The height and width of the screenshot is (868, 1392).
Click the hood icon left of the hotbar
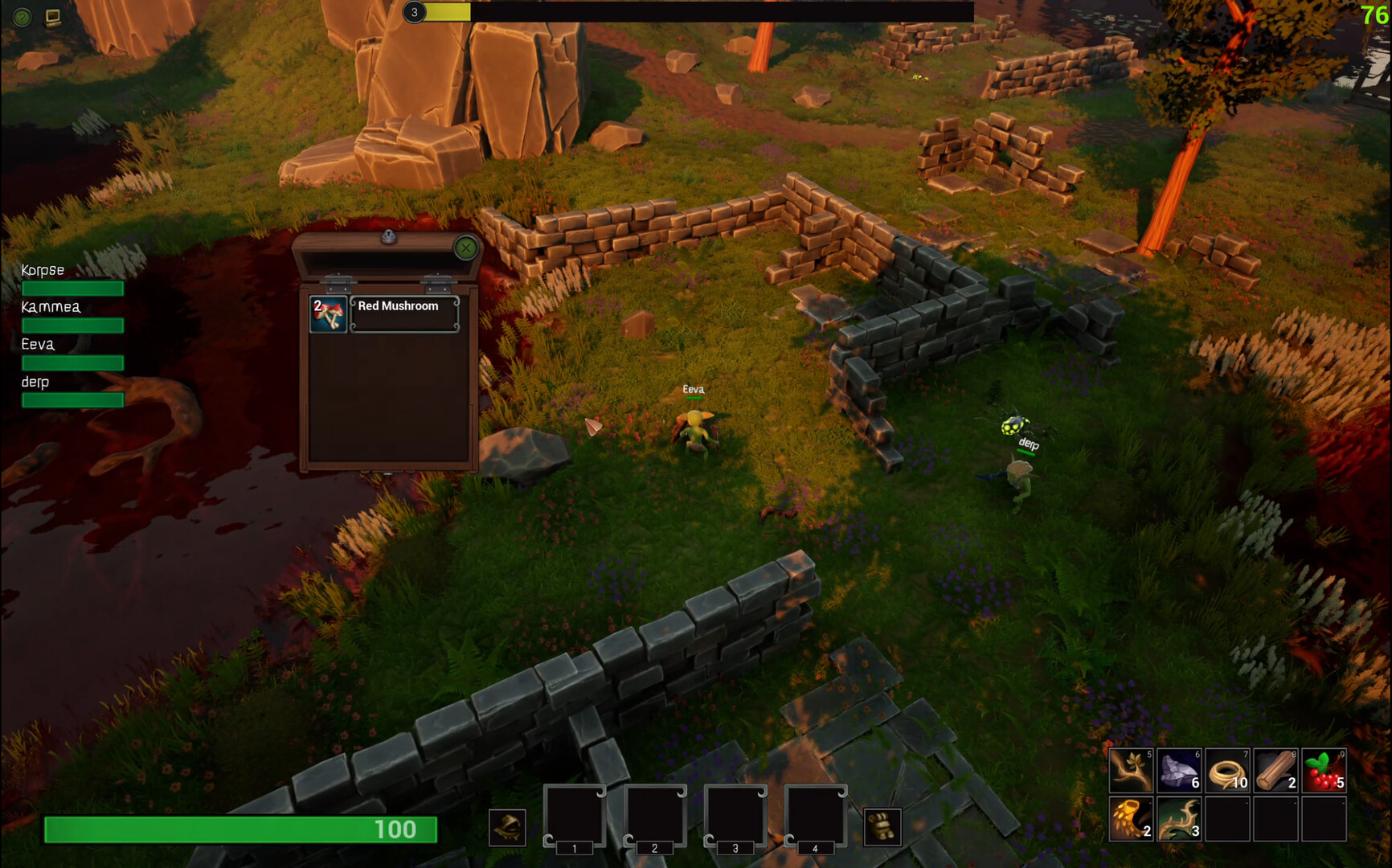pos(509,828)
